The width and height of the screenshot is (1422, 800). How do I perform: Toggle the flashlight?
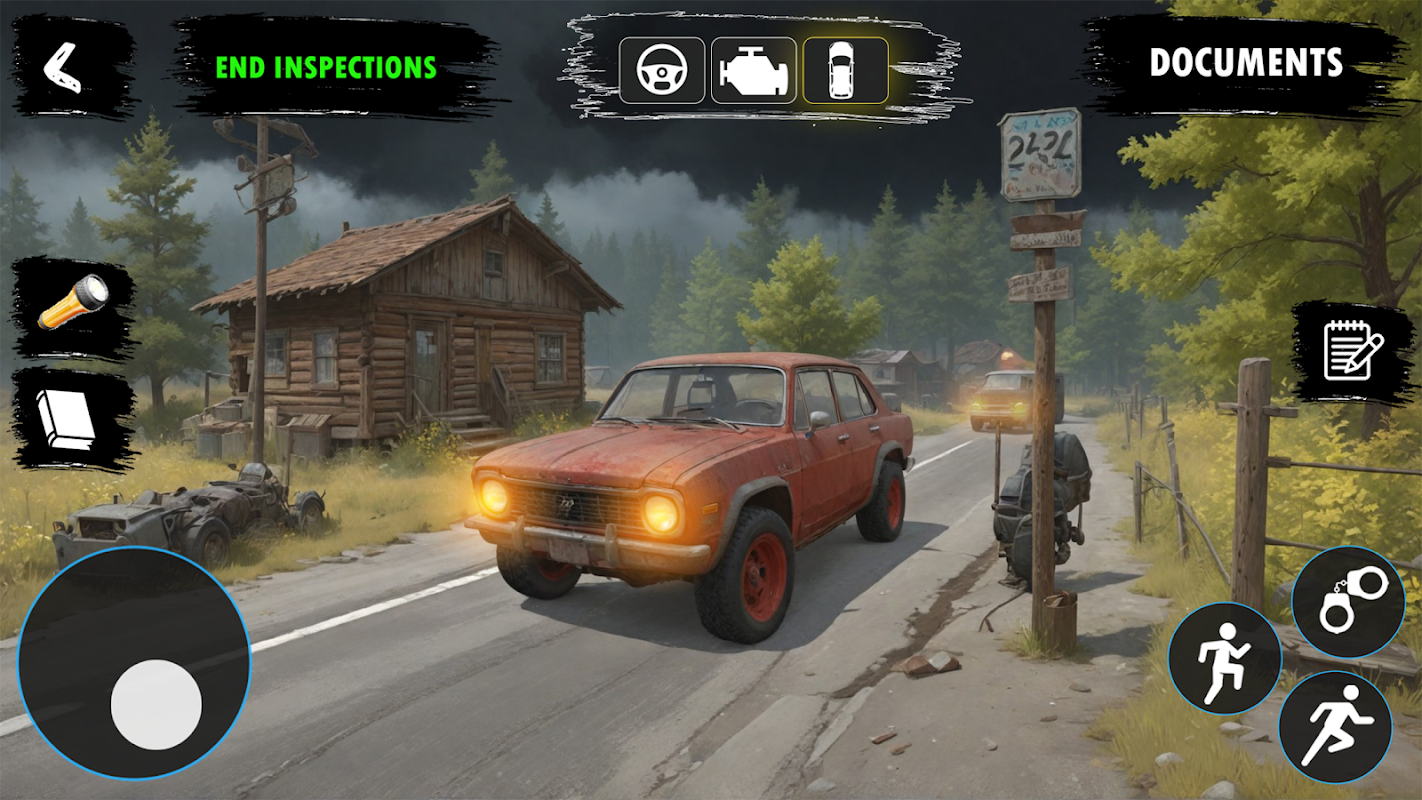[x=73, y=302]
